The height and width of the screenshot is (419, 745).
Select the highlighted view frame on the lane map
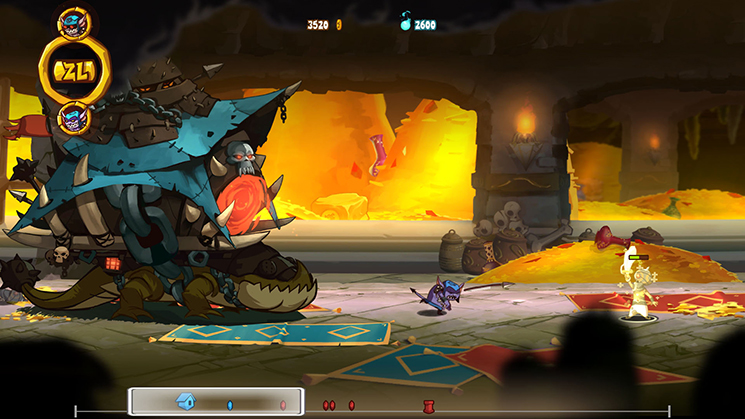pyautogui.click(x=216, y=402)
